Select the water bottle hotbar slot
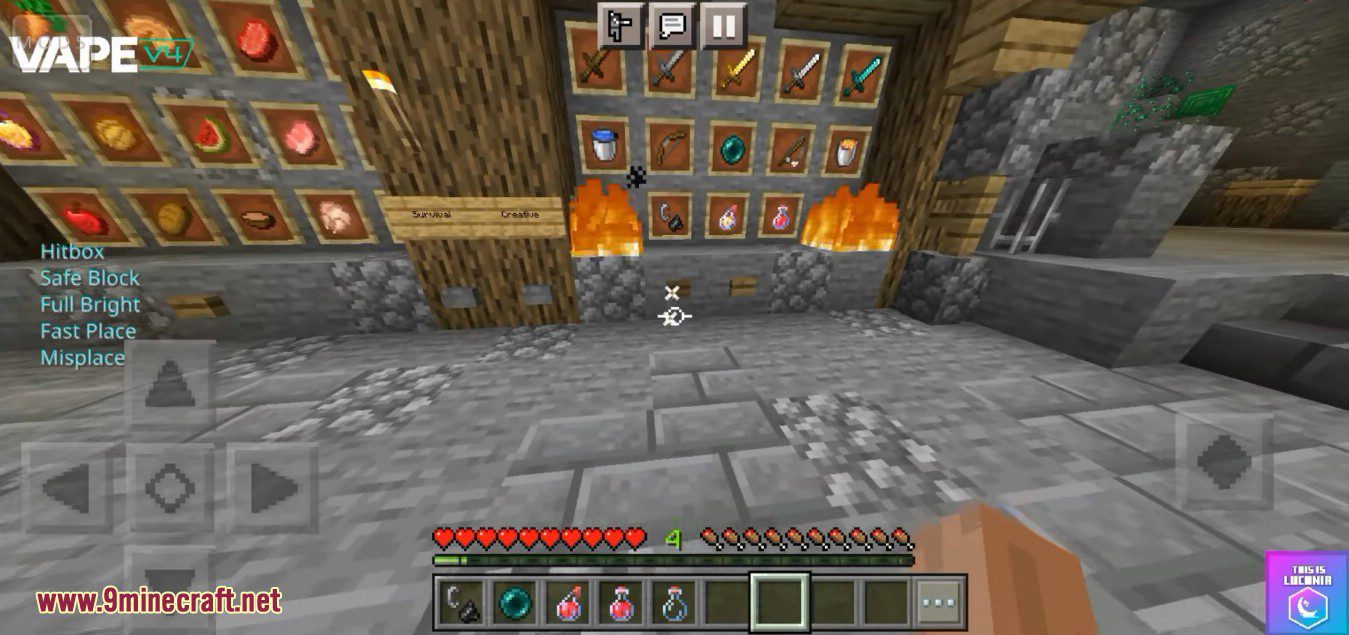 (x=675, y=602)
